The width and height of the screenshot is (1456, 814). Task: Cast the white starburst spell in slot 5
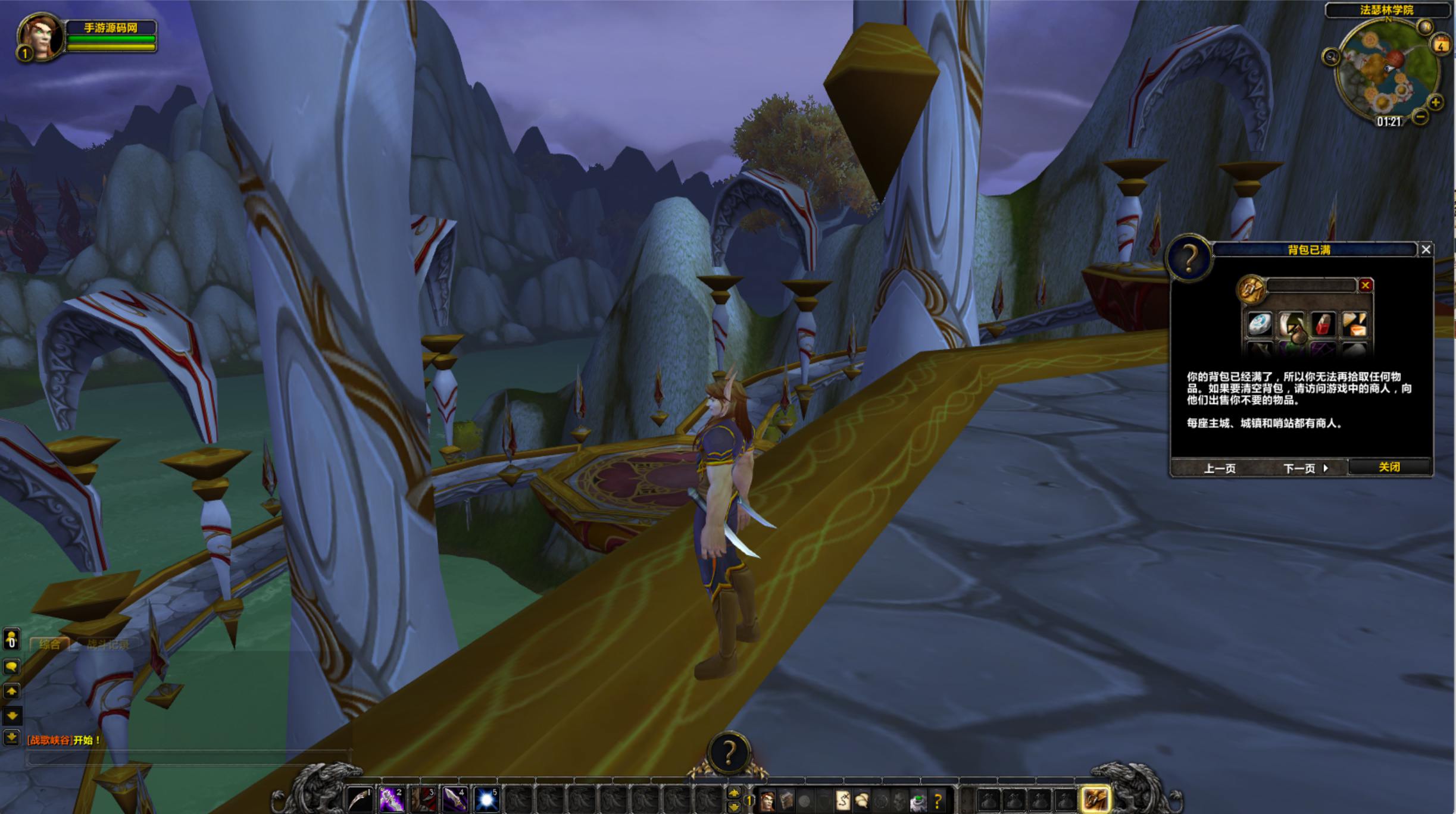pyautogui.click(x=486, y=800)
